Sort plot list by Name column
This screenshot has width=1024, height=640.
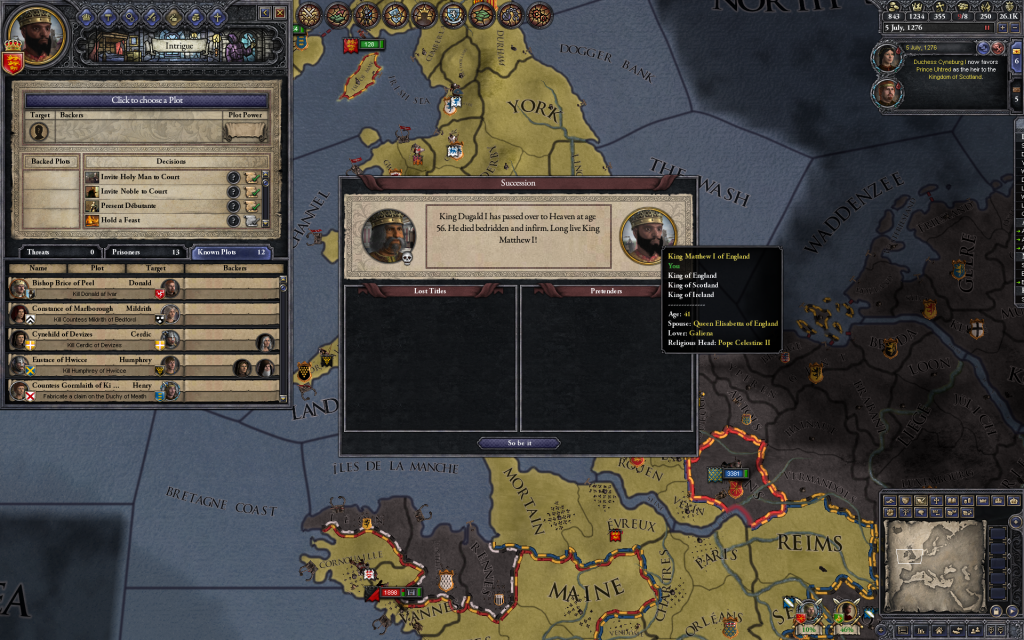38,268
